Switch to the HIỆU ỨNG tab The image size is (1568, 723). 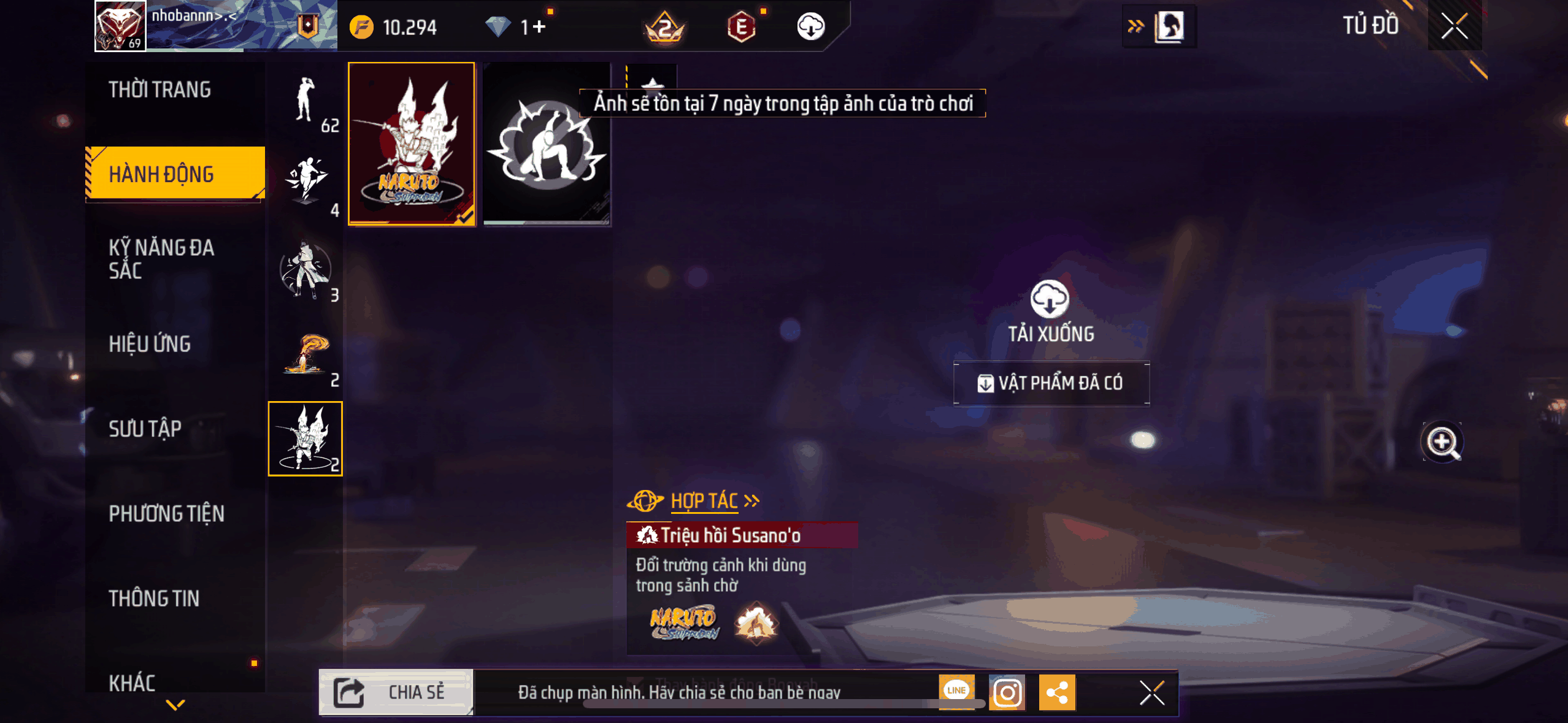tap(150, 344)
